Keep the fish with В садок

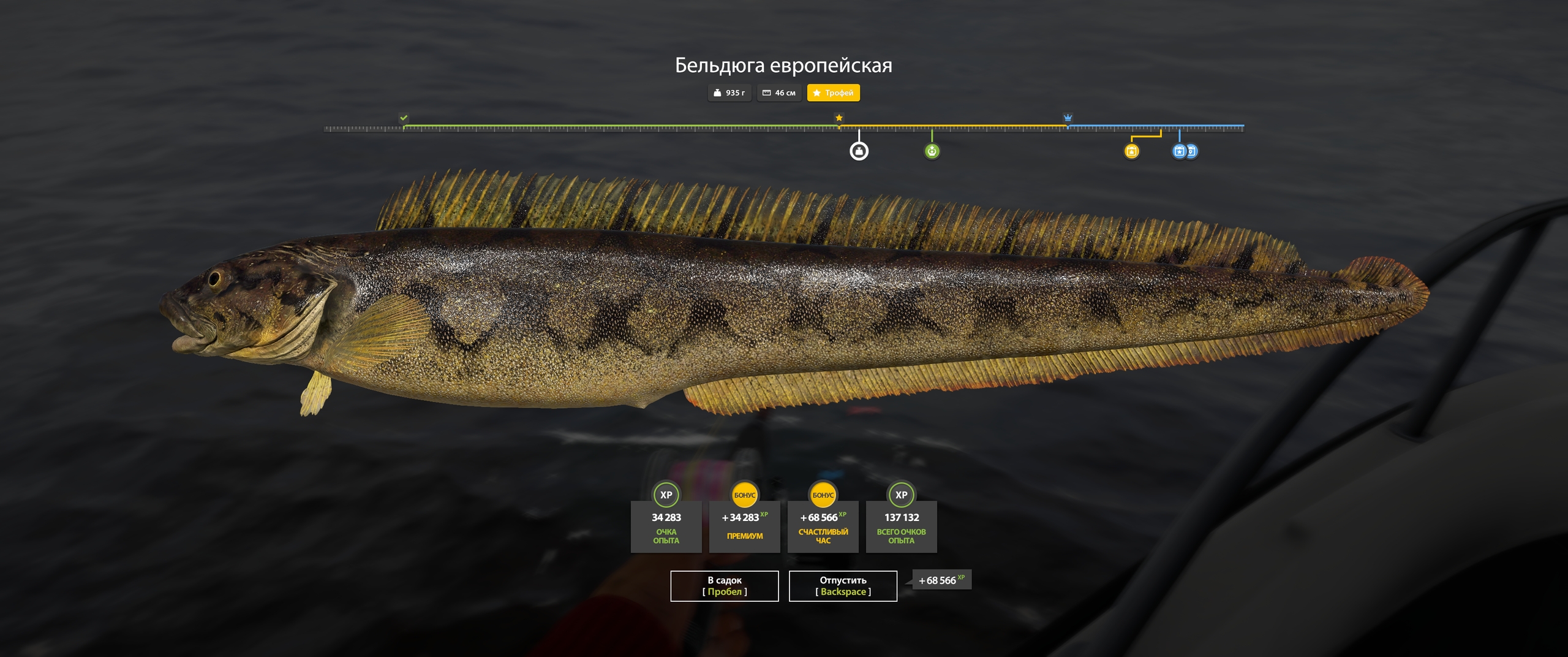[724, 586]
